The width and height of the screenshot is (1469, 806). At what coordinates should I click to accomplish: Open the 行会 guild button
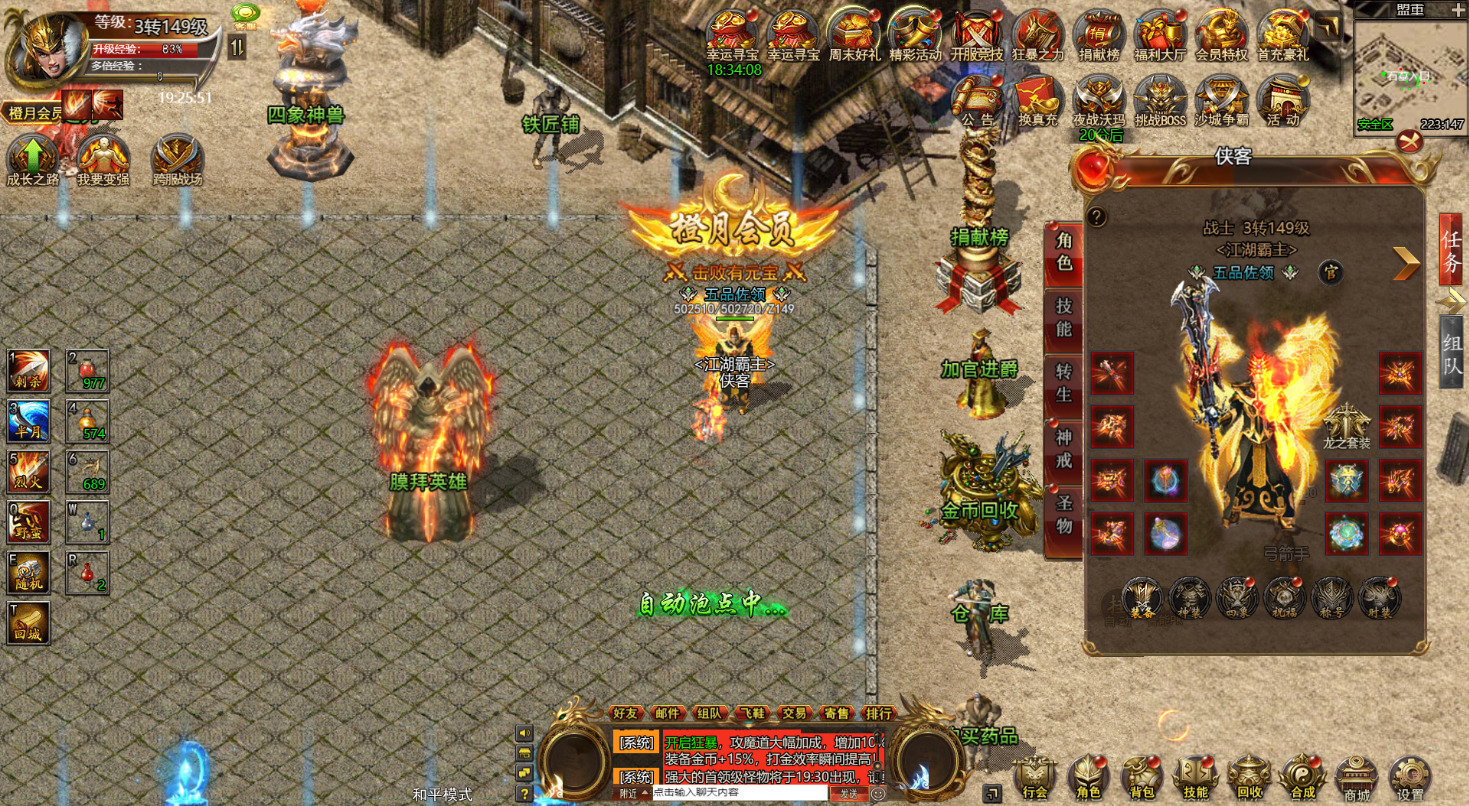coord(1035,777)
